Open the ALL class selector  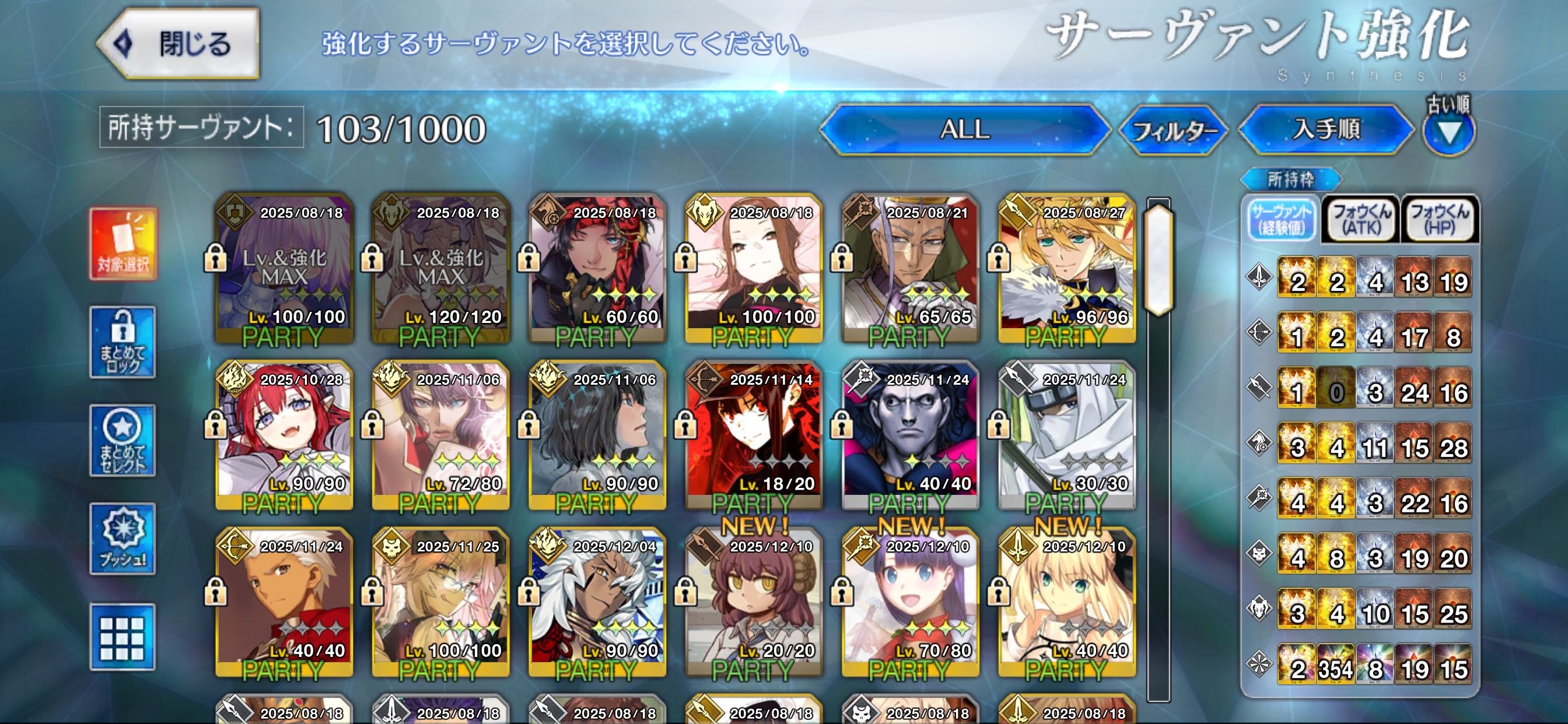tap(964, 129)
